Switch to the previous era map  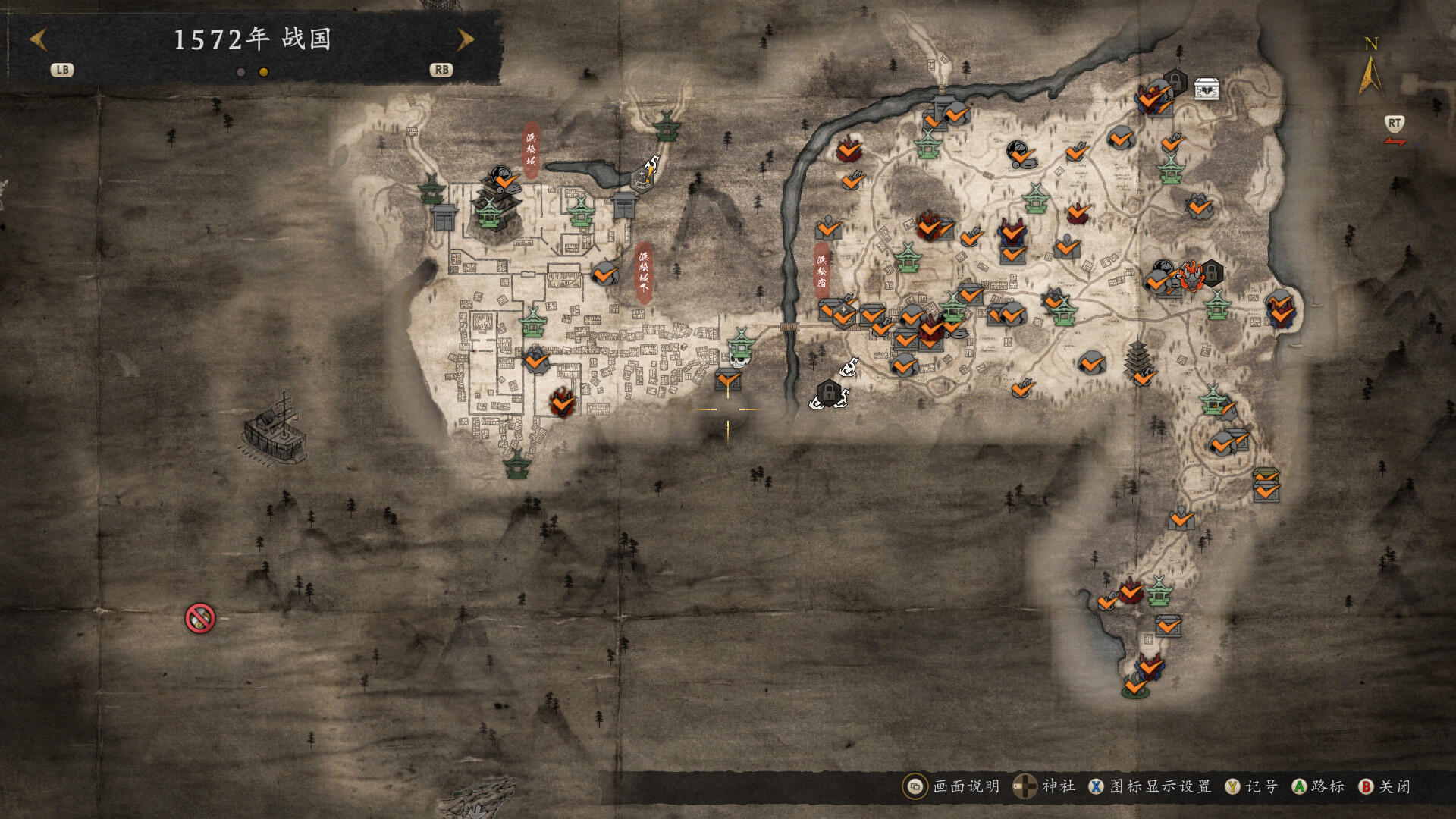pyautogui.click(x=39, y=39)
